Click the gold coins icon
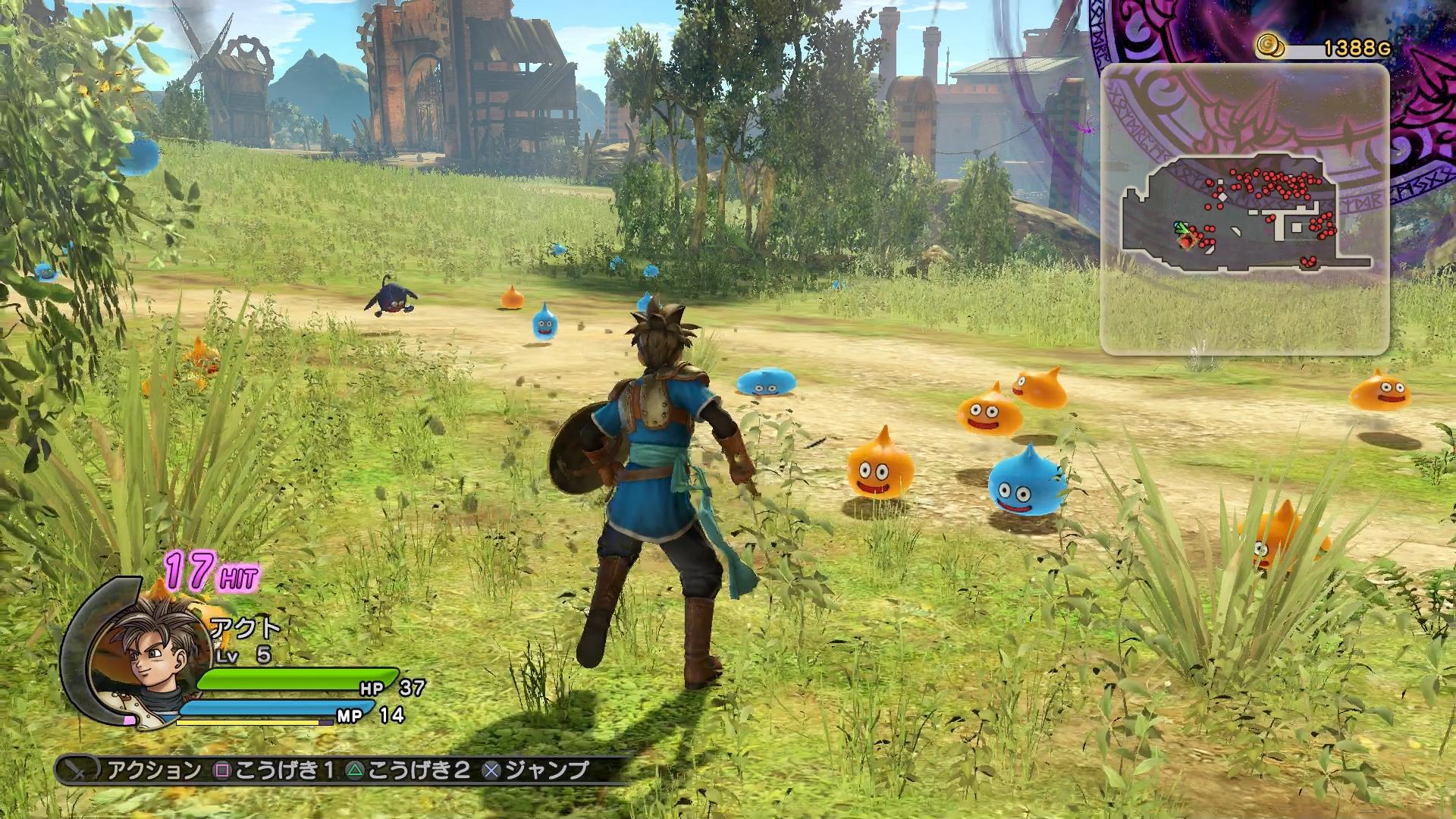This screenshot has height=819, width=1456. (1269, 47)
